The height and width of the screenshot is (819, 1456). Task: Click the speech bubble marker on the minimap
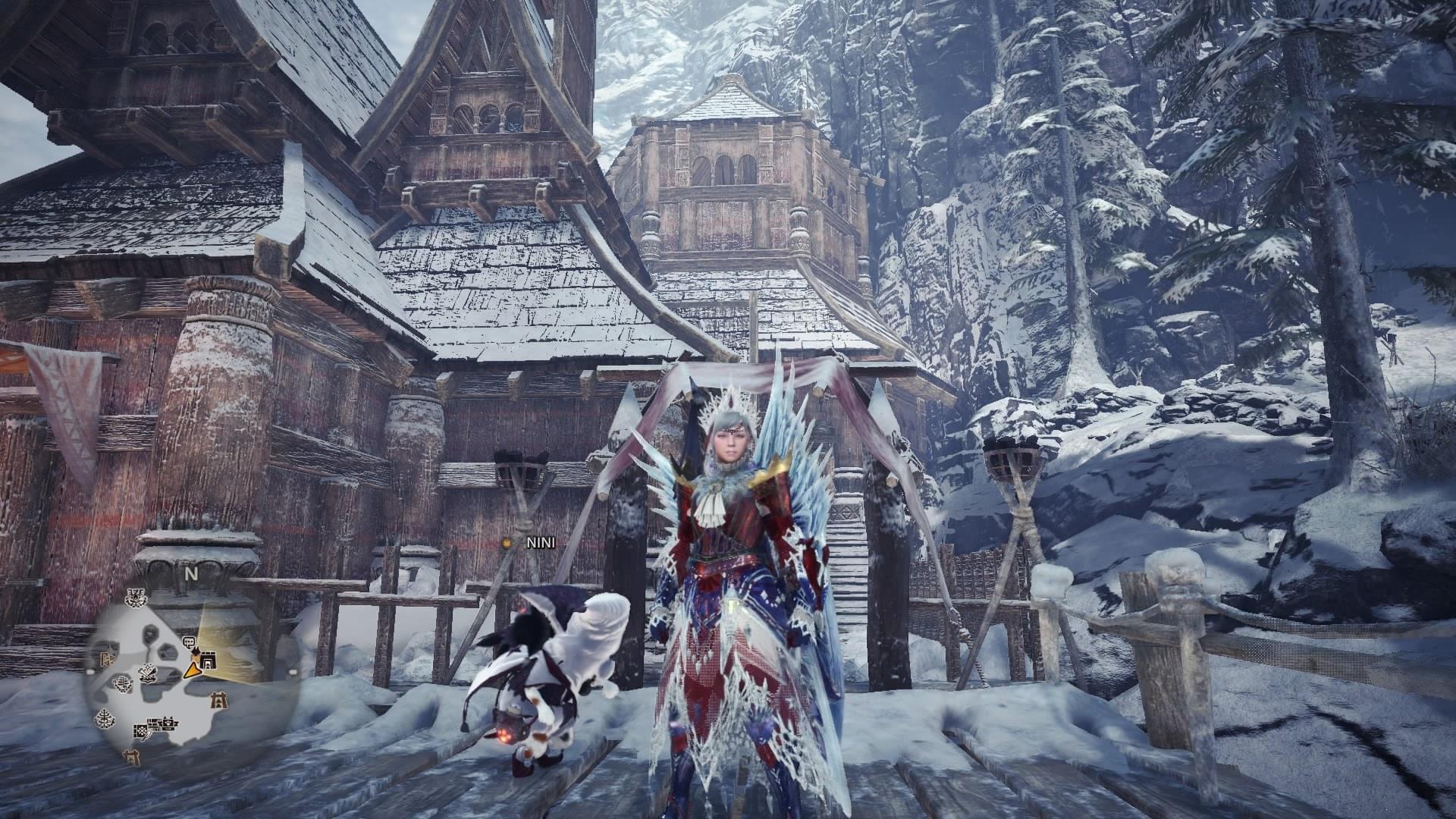coord(189,642)
